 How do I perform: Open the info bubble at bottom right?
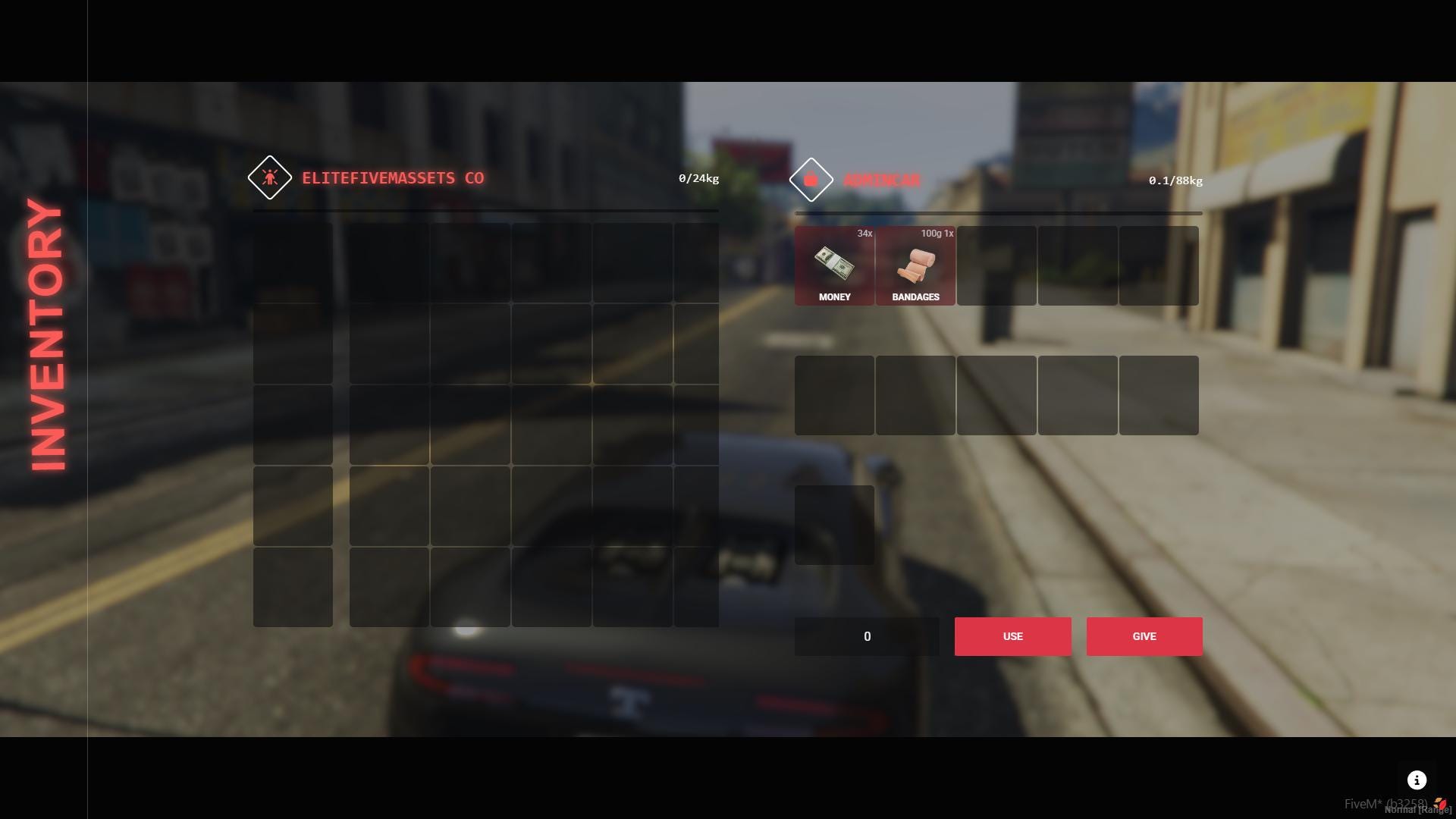tap(1417, 780)
